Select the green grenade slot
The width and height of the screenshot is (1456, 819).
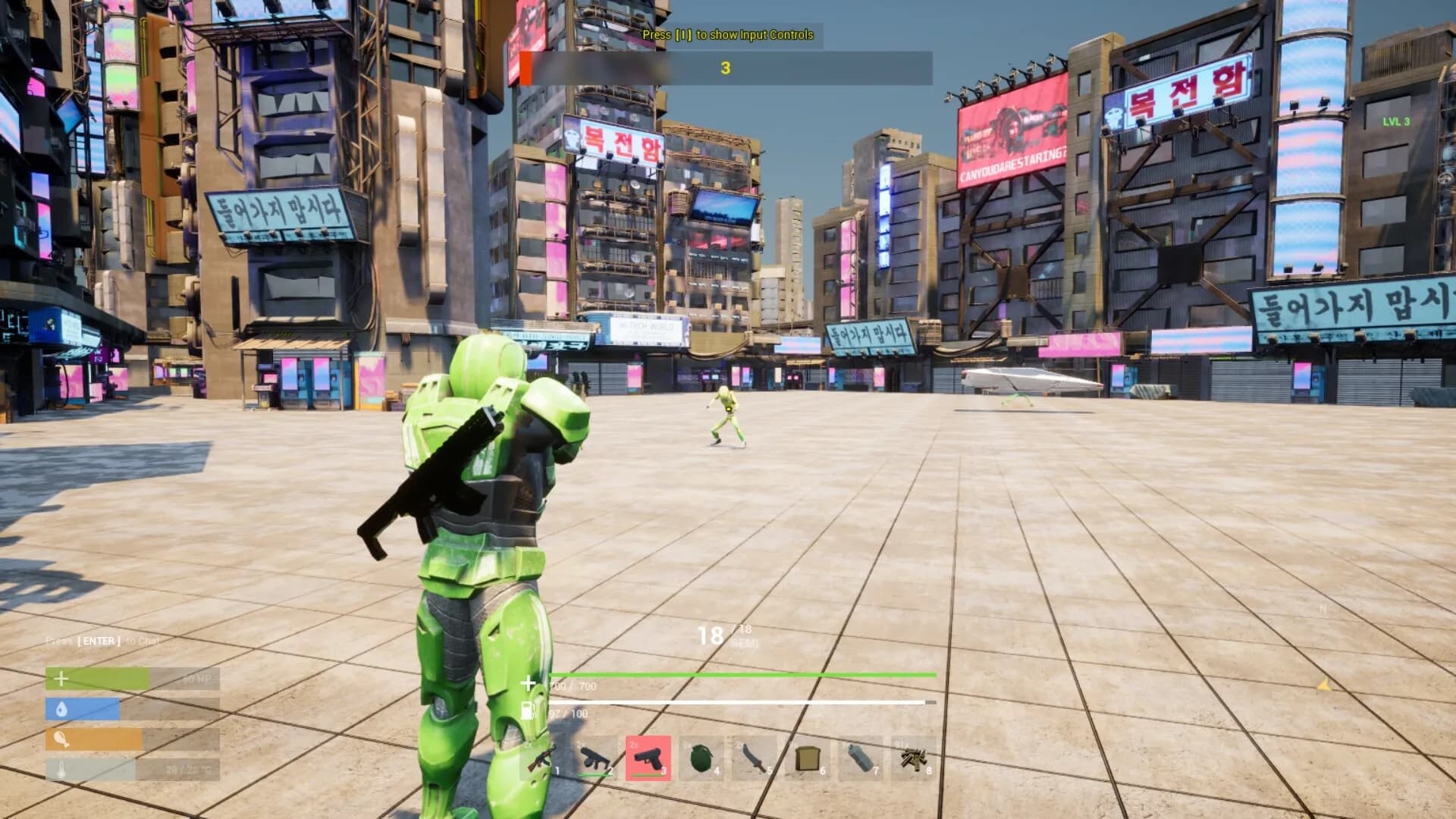click(x=701, y=758)
